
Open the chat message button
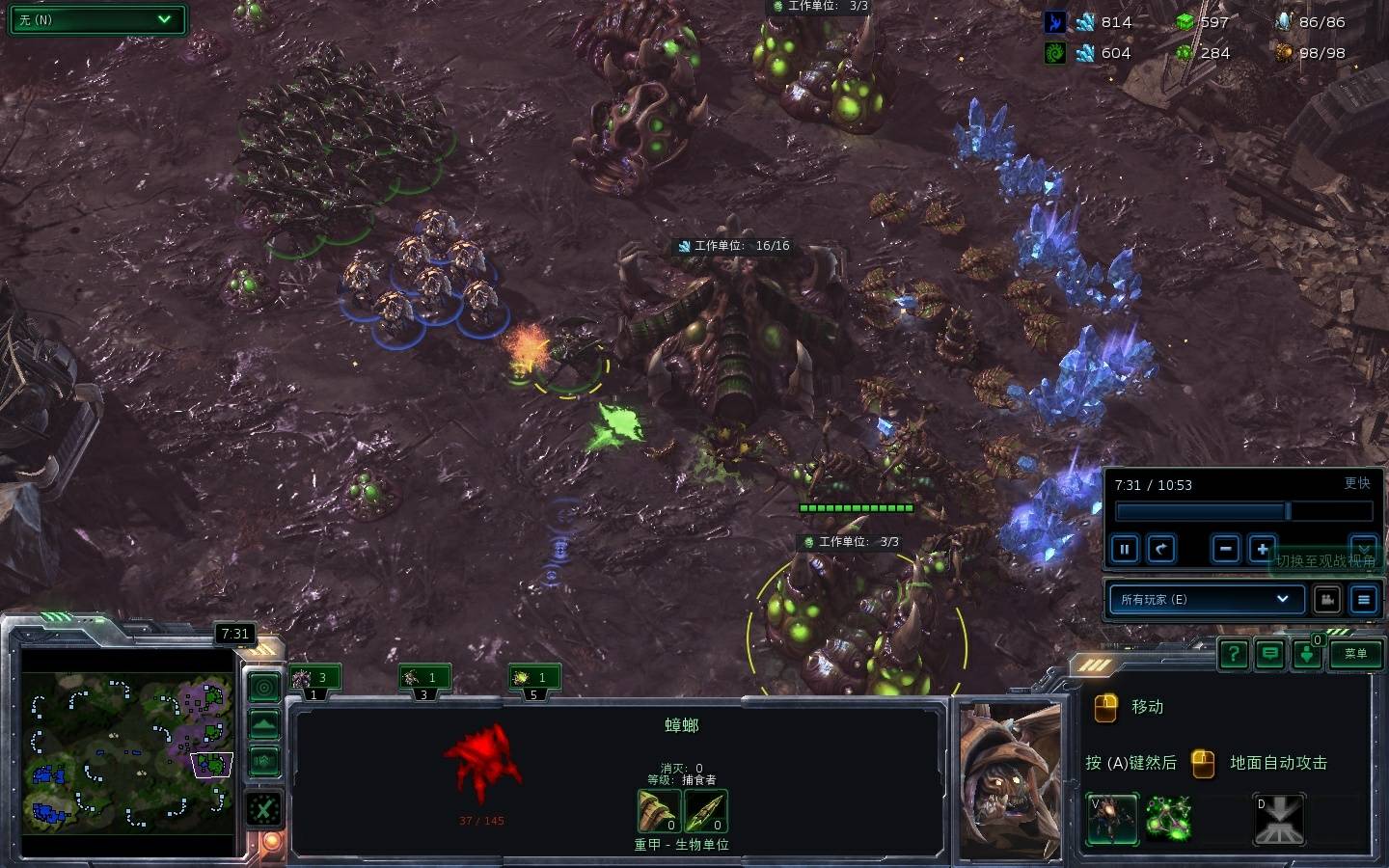click(x=1270, y=654)
